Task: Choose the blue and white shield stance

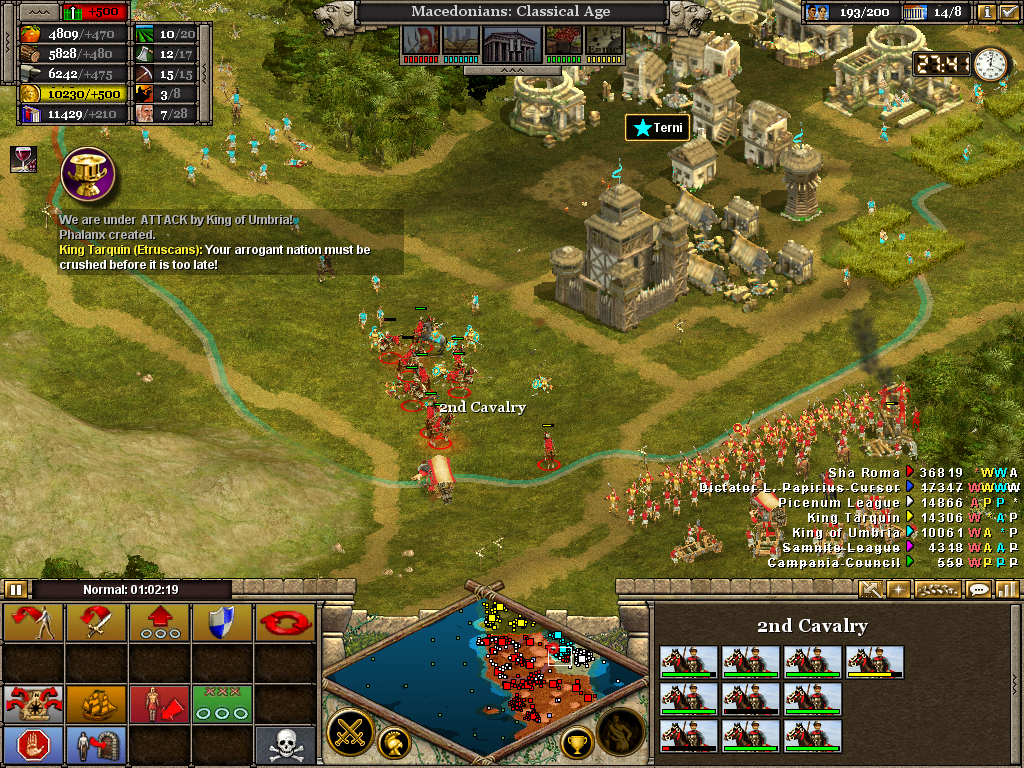Action: click(x=221, y=622)
